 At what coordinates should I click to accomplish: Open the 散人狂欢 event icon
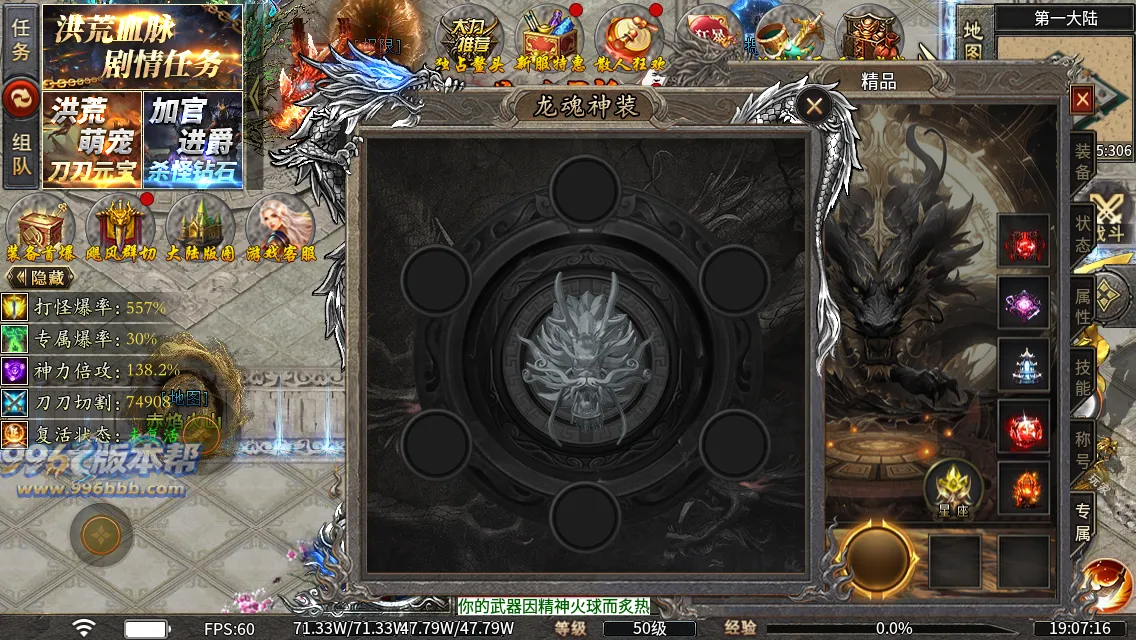click(630, 40)
